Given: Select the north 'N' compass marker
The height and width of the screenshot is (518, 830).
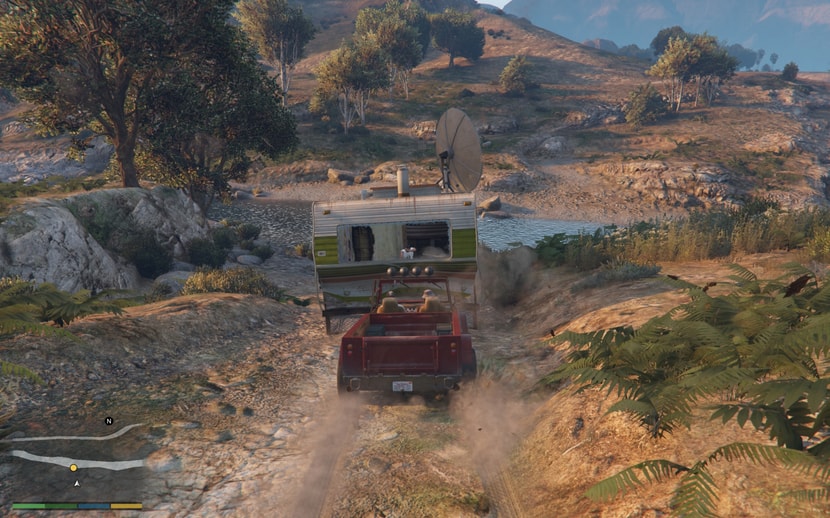Looking at the screenshot, I should pyautogui.click(x=109, y=421).
